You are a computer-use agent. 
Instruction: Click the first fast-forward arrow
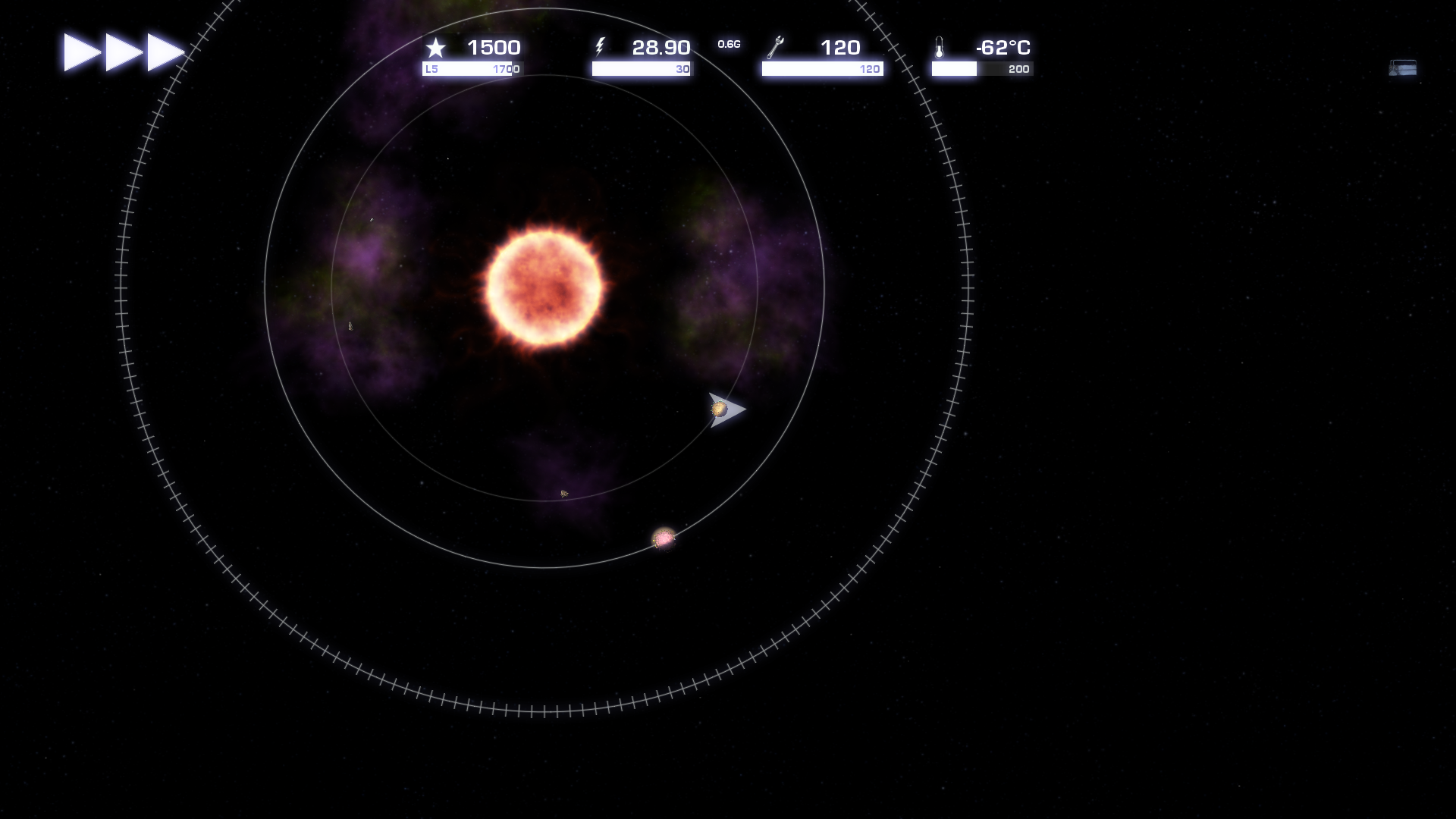click(x=76, y=51)
